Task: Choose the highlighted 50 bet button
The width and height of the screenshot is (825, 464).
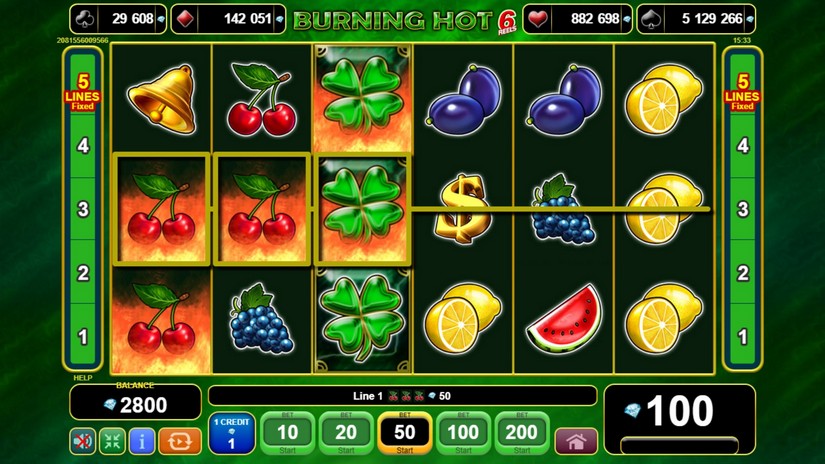Action: click(405, 433)
